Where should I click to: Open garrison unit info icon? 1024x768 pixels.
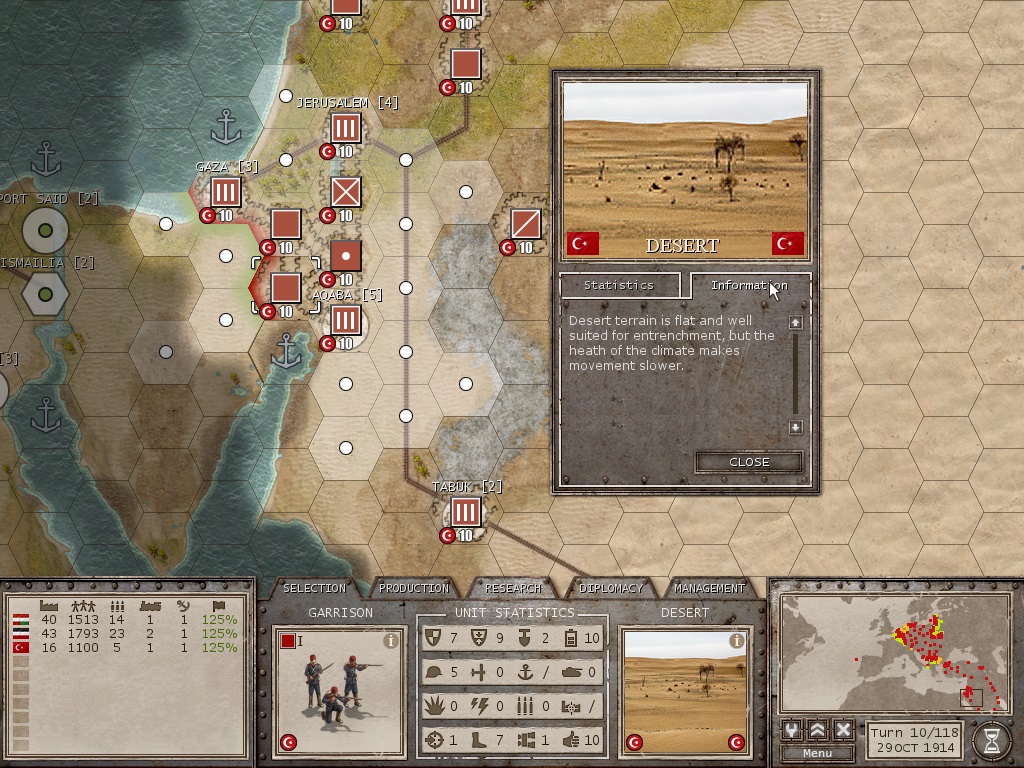click(x=391, y=641)
